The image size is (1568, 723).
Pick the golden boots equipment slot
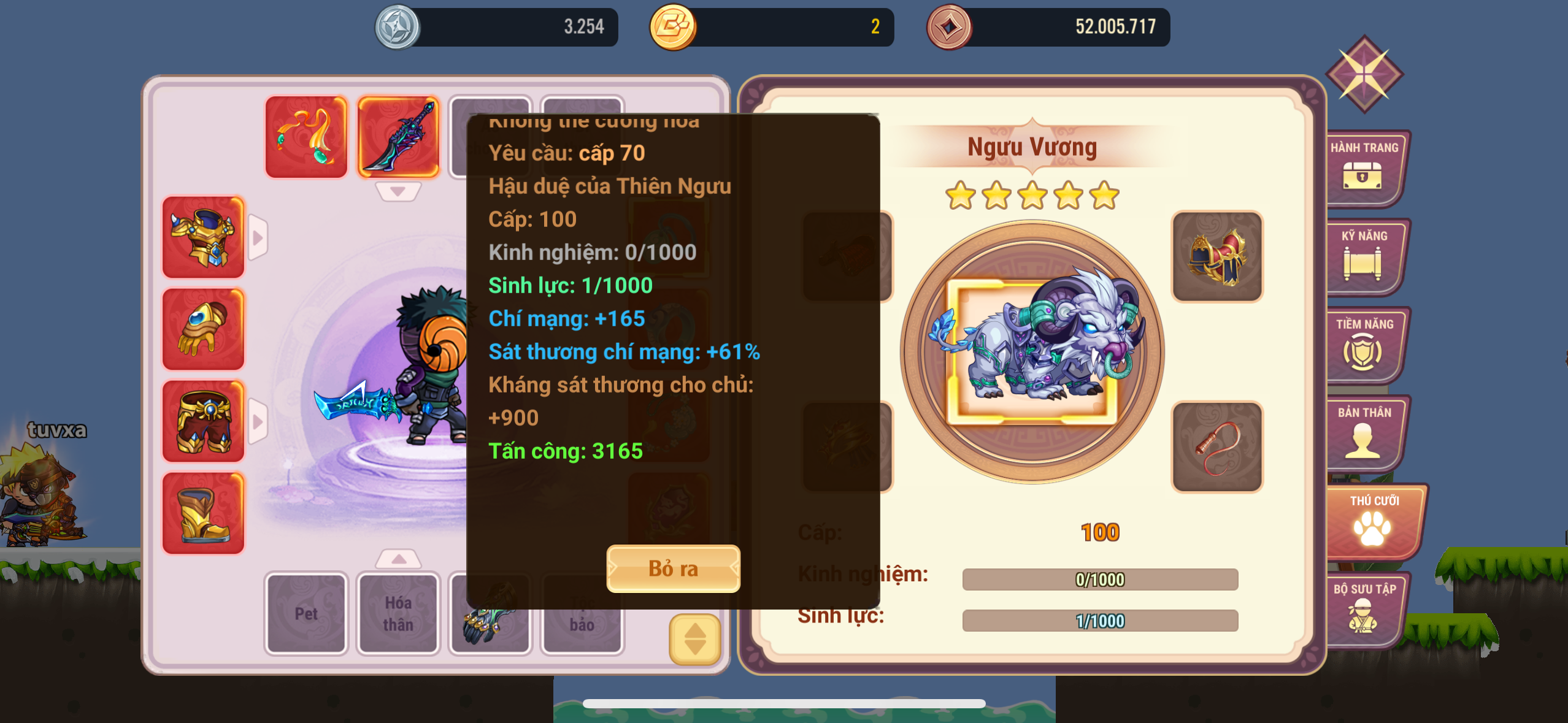[x=203, y=513]
